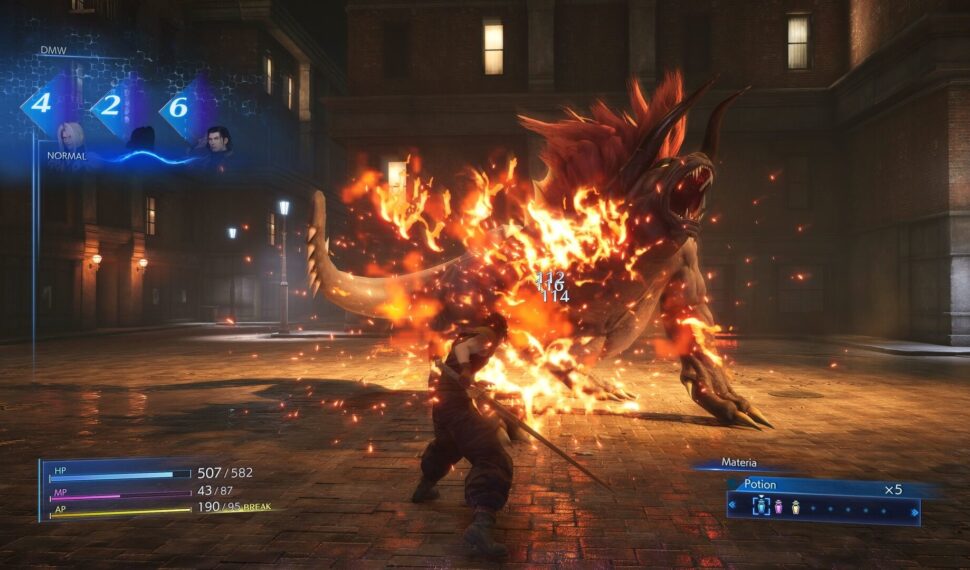970x570 pixels.
Task: Select the DMW reel showing number 4
Action: pos(41,103)
